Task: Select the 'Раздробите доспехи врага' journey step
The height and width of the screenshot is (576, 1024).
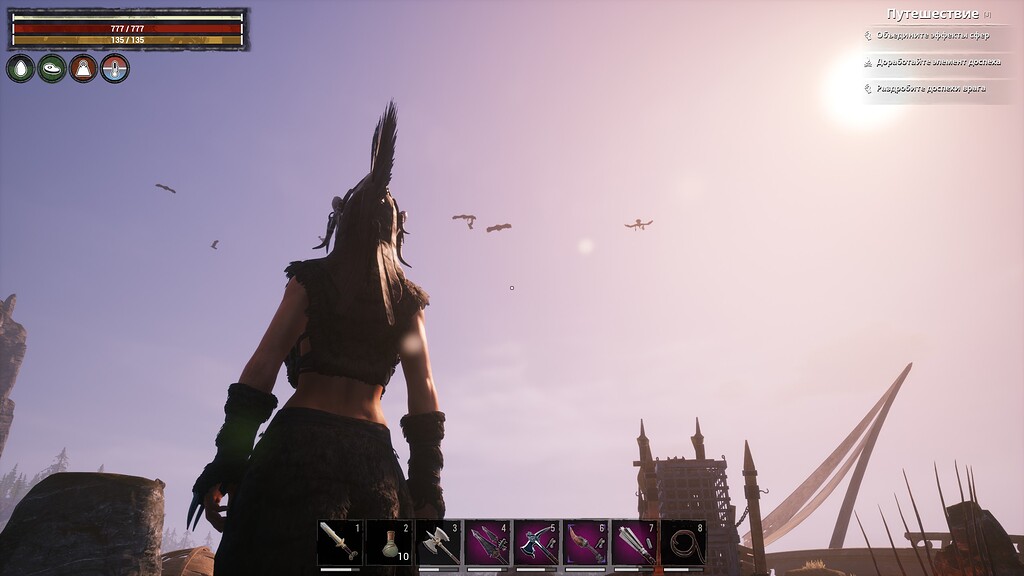Action: click(930, 88)
